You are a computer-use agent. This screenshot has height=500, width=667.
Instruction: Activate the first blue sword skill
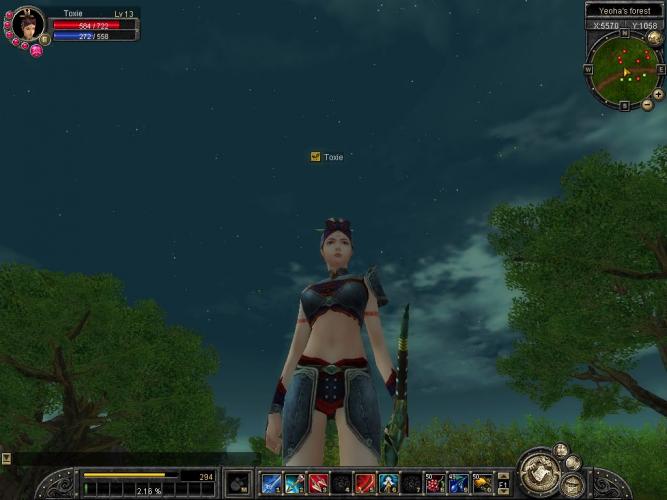click(270, 484)
